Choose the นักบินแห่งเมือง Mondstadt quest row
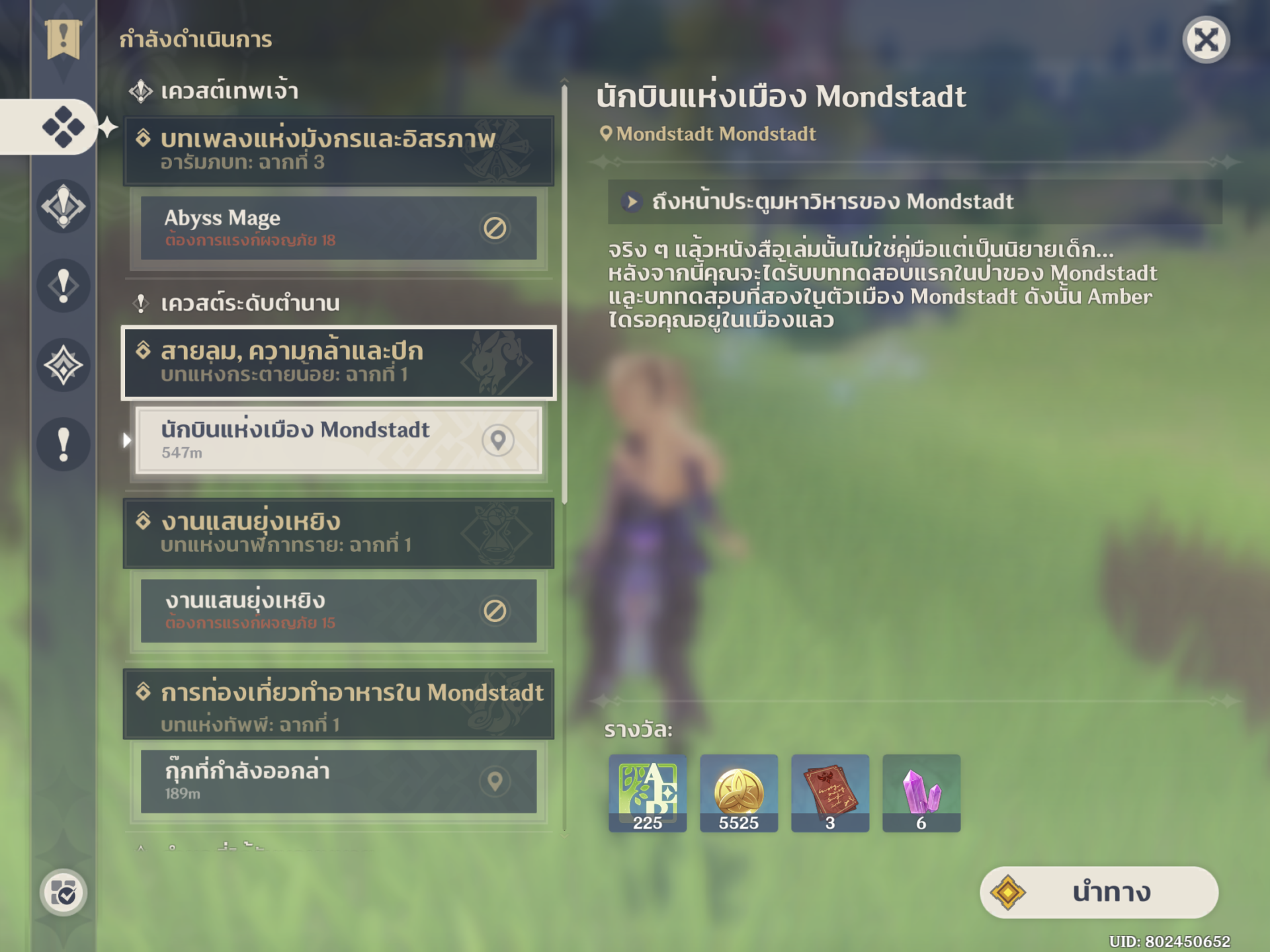 click(x=338, y=440)
